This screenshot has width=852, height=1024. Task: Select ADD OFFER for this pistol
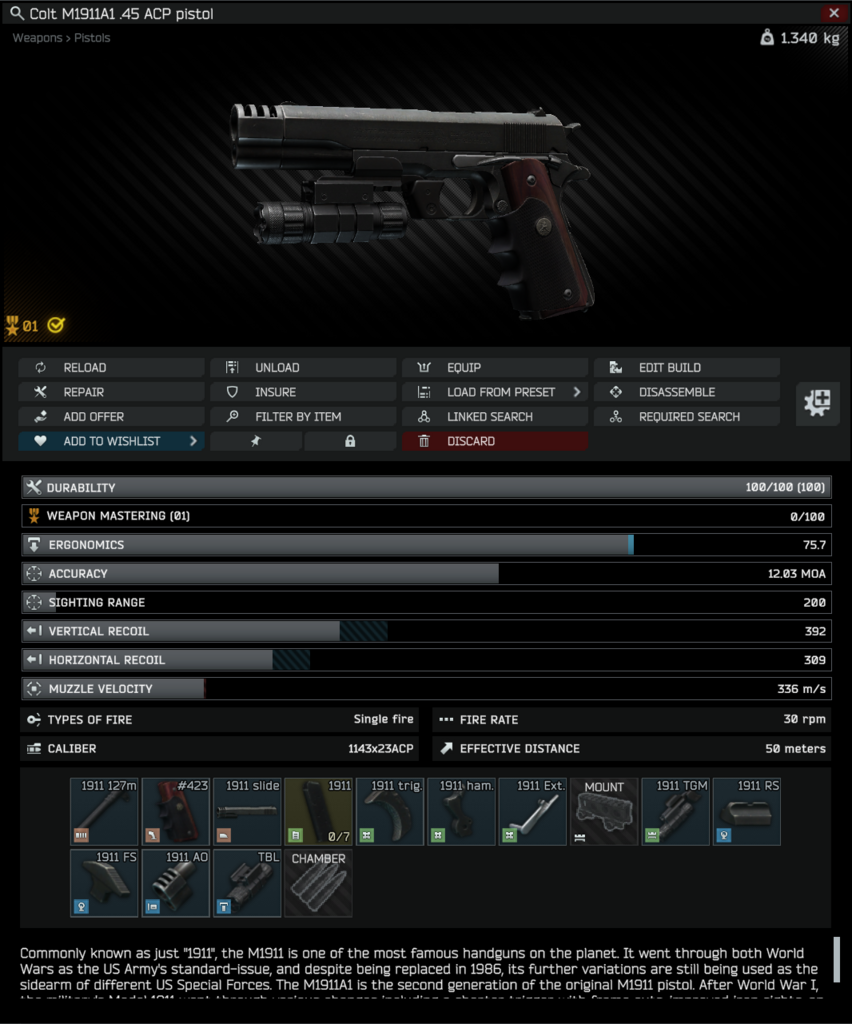pos(110,417)
